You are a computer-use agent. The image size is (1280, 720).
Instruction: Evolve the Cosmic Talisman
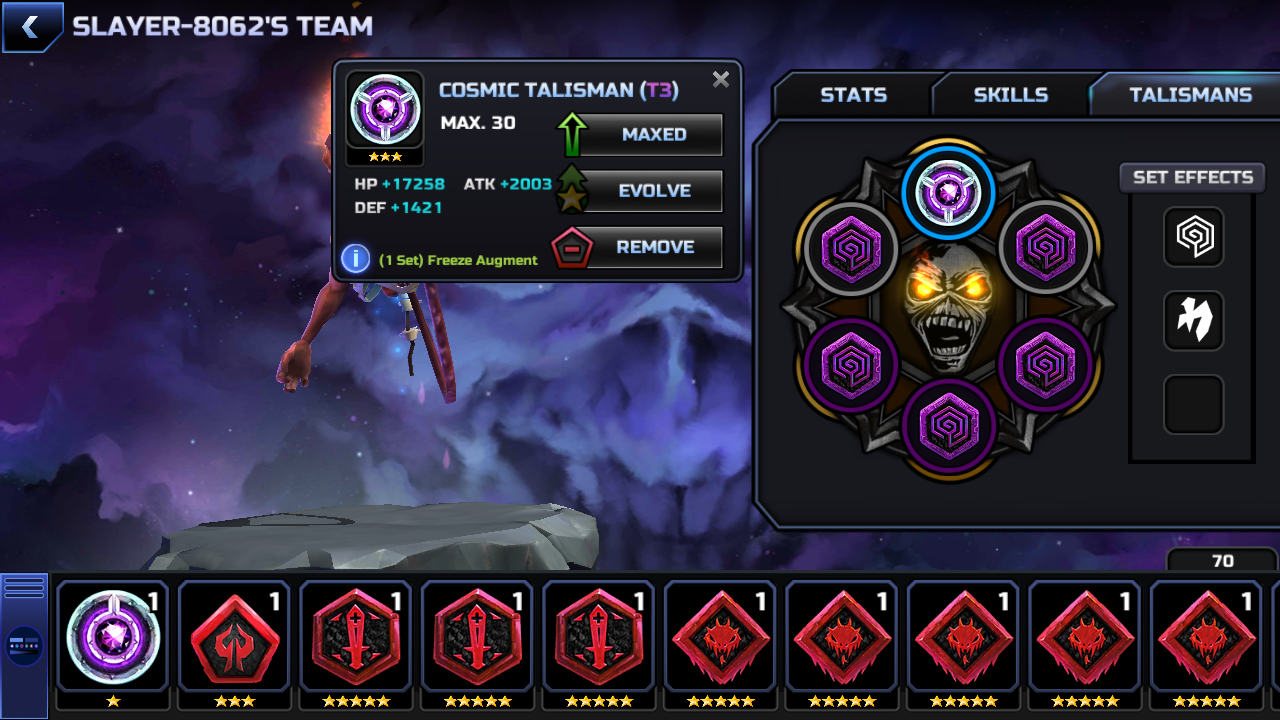coord(653,191)
